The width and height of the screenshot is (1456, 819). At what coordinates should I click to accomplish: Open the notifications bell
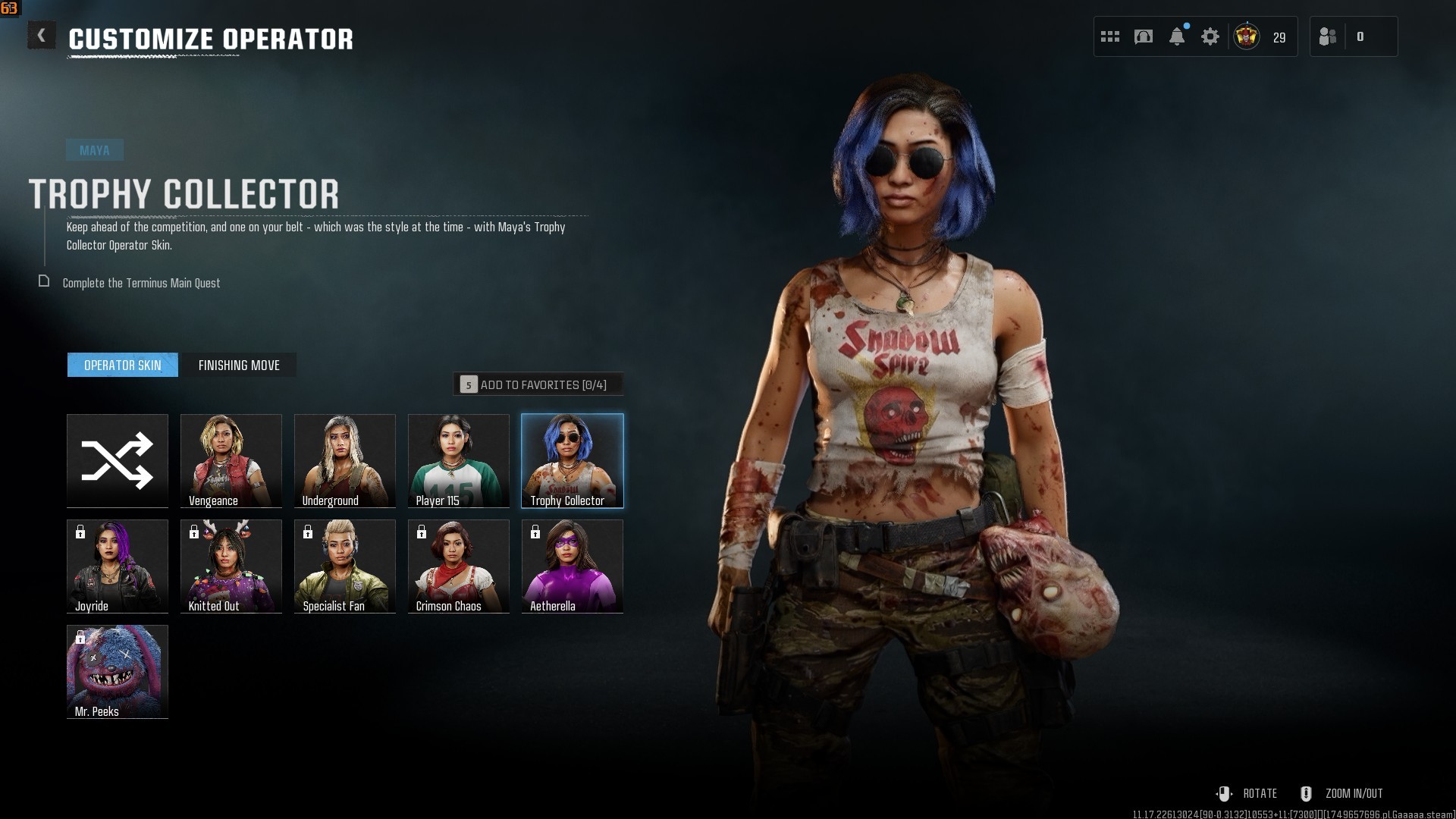[1177, 36]
